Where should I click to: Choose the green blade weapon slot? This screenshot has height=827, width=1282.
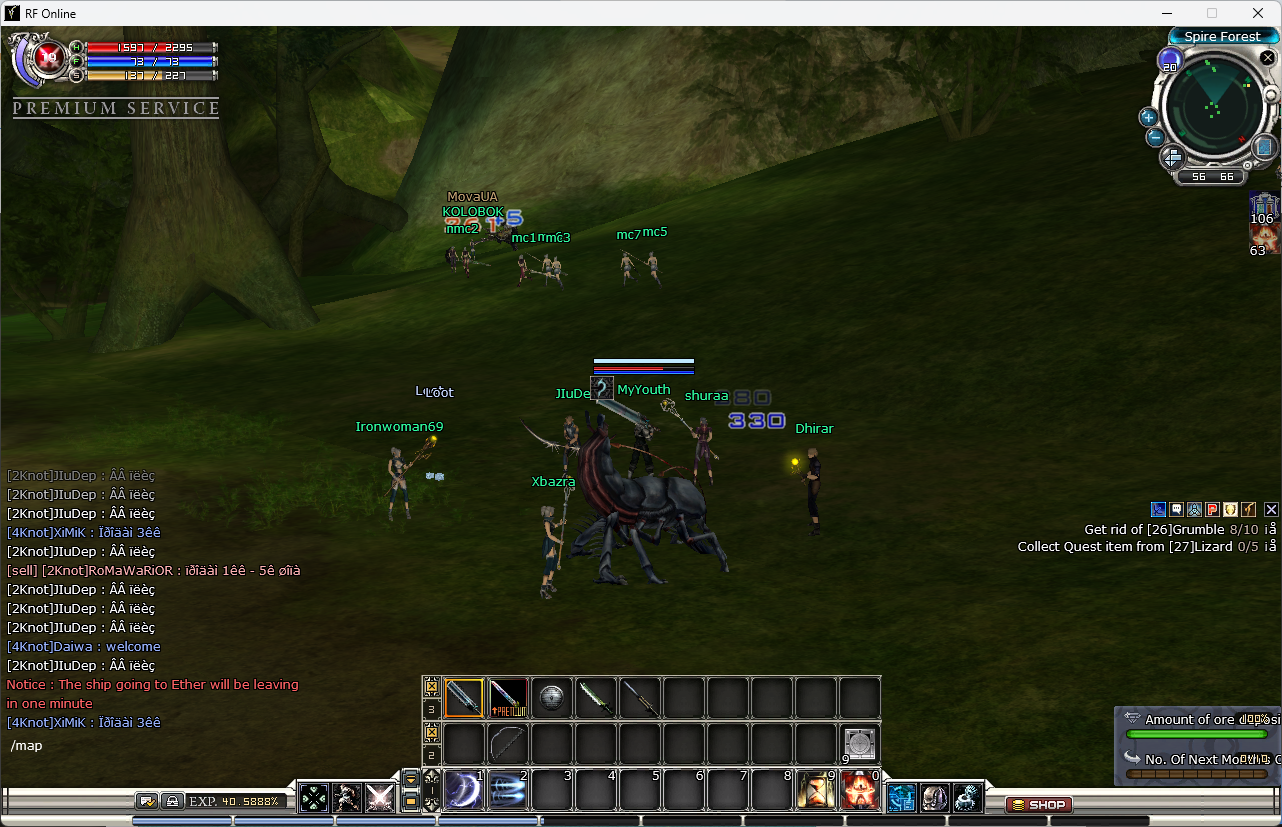[596, 698]
